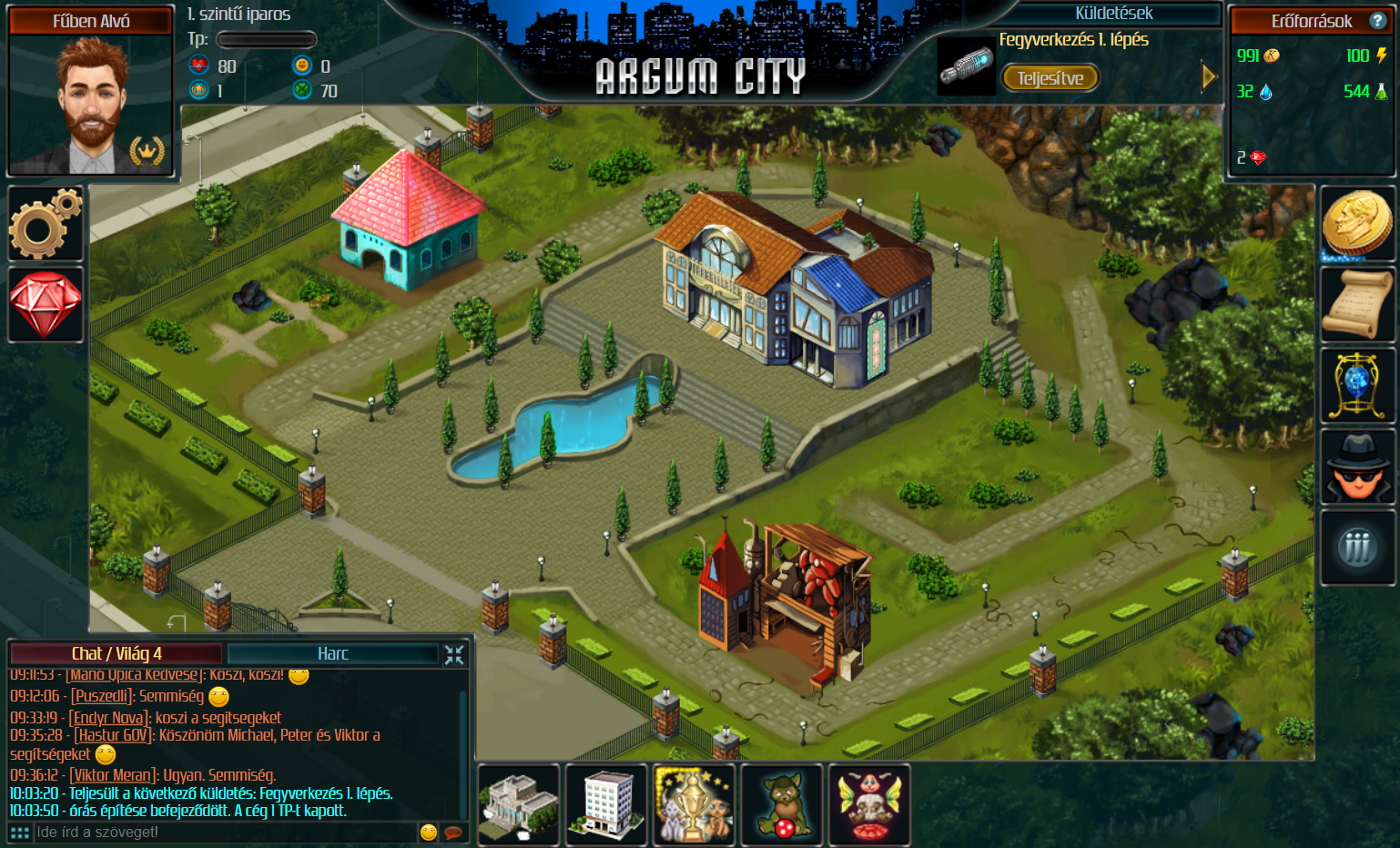Click the speech bubble icon beside chat input
Screen dimensions: 1400x848
pos(452,831)
